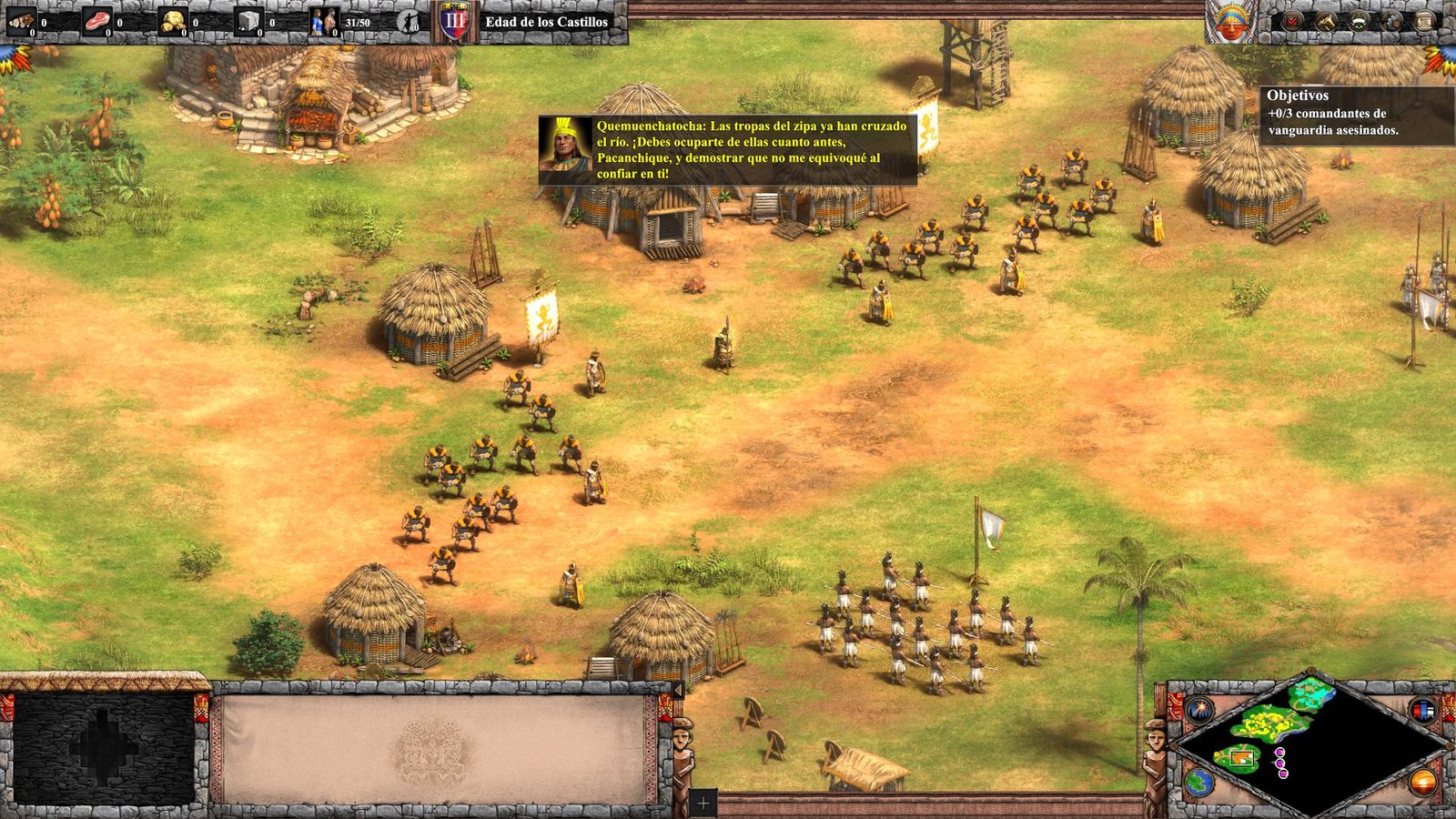This screenshot has height=819, width=1456.
Task: Click the Objetivos tracker panel
Action: pos(1356,113)
